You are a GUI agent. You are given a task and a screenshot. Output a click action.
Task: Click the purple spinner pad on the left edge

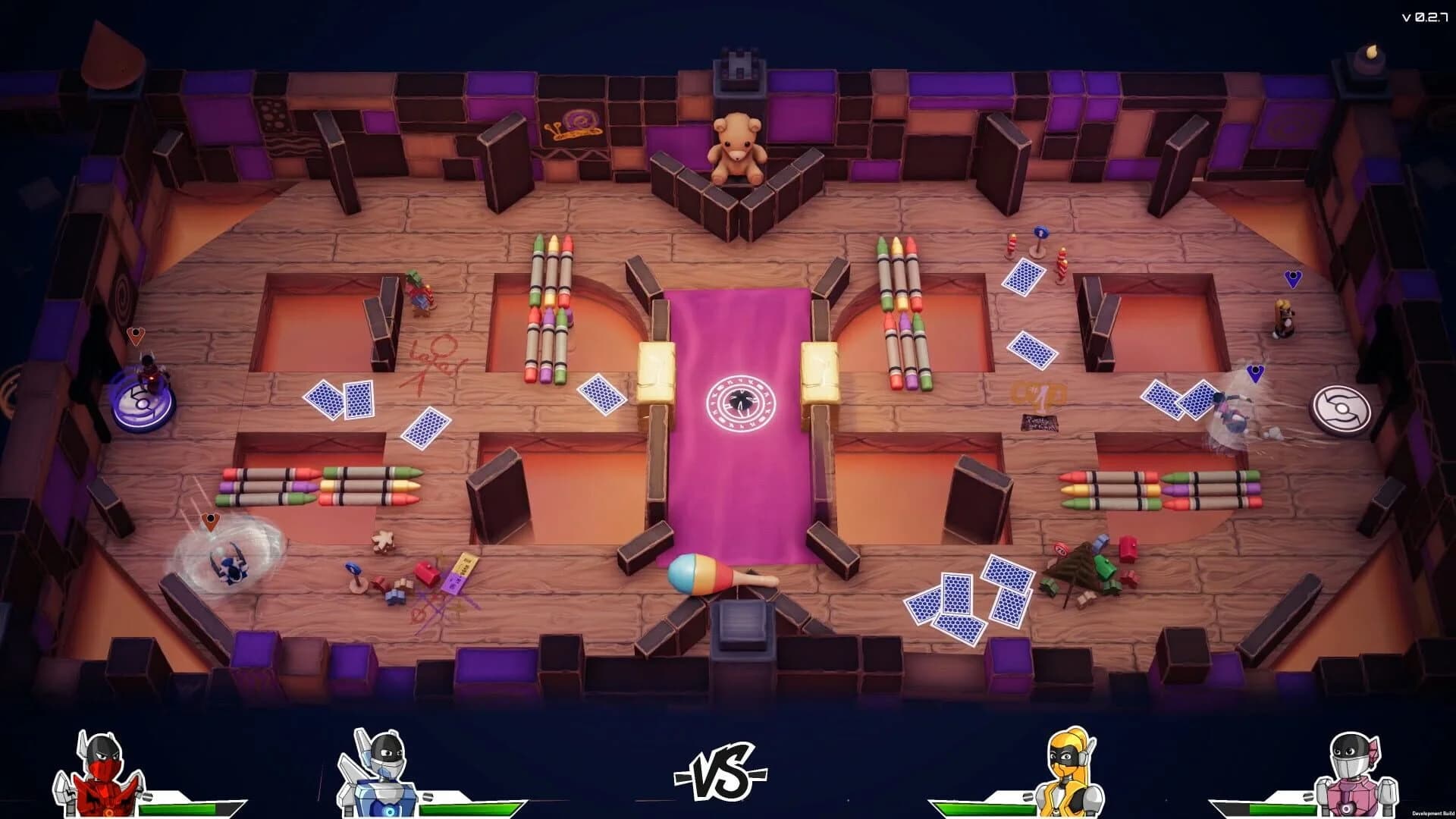143,403
